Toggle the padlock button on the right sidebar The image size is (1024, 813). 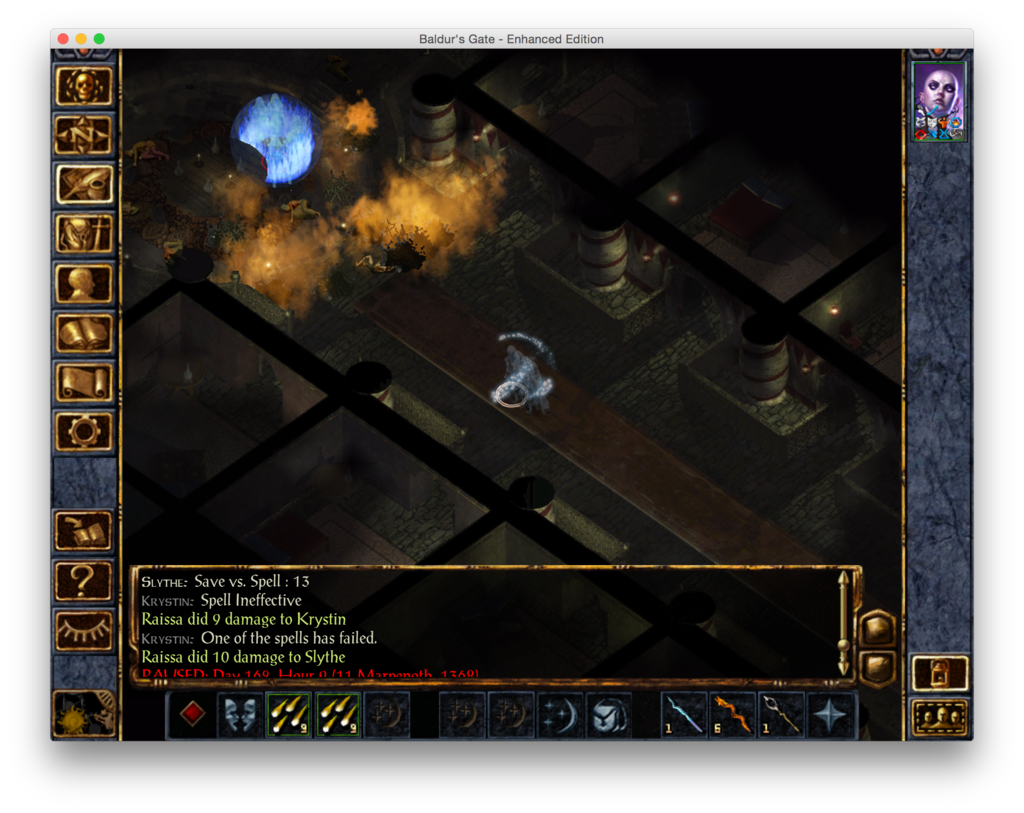point(940,673)
